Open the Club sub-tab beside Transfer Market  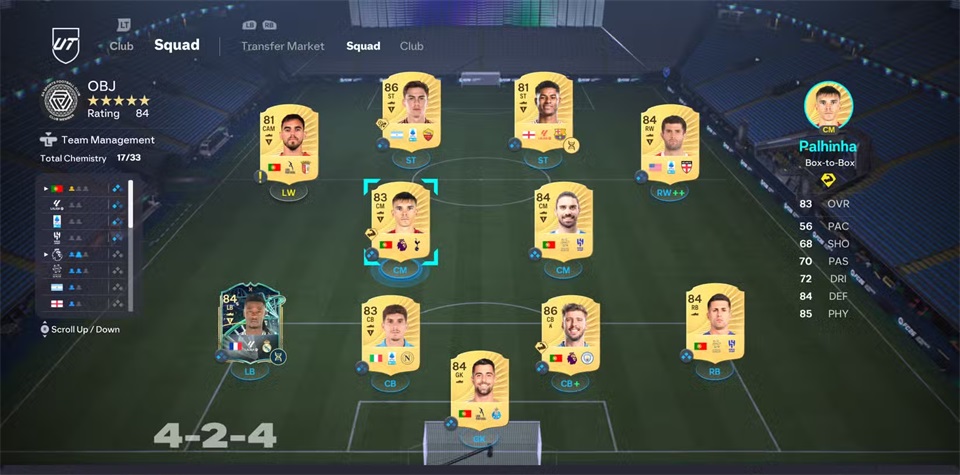coord(411,46)
